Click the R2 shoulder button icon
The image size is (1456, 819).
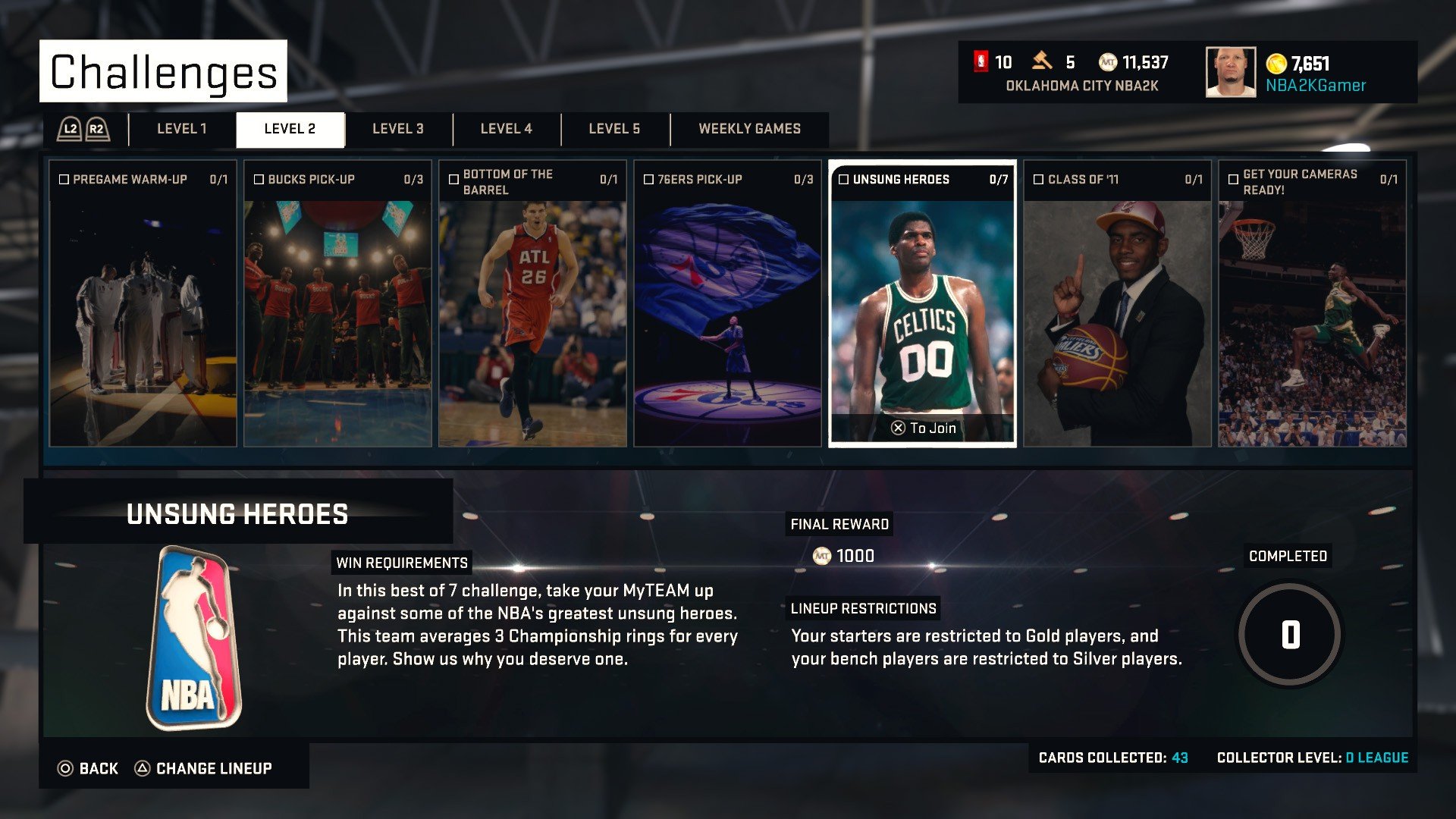[x=96, y=129]
